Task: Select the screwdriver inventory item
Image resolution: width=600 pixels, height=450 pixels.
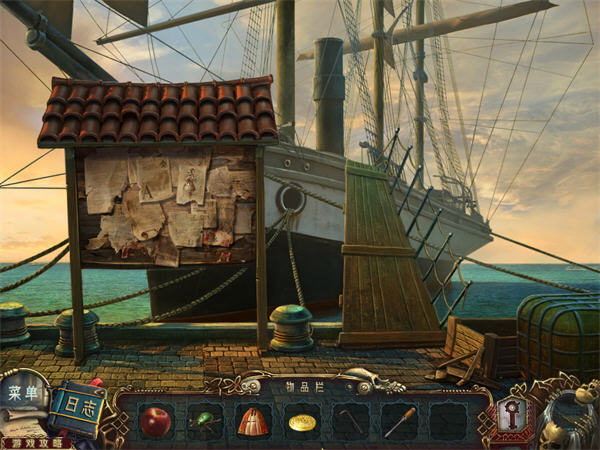Action: [x=400, y=421]
